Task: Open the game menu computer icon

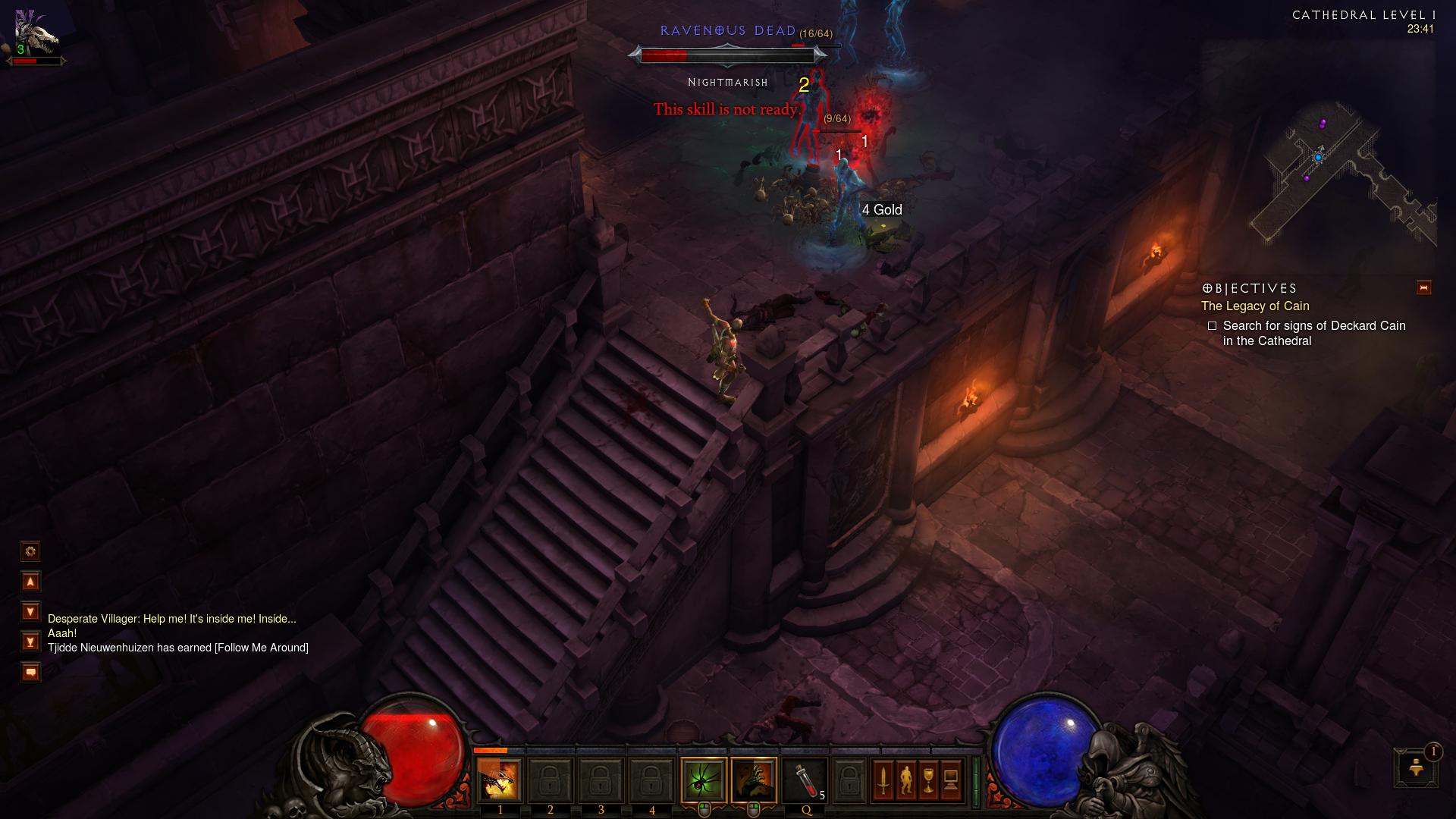Action: pyautogui.click(x=951, y=780)
